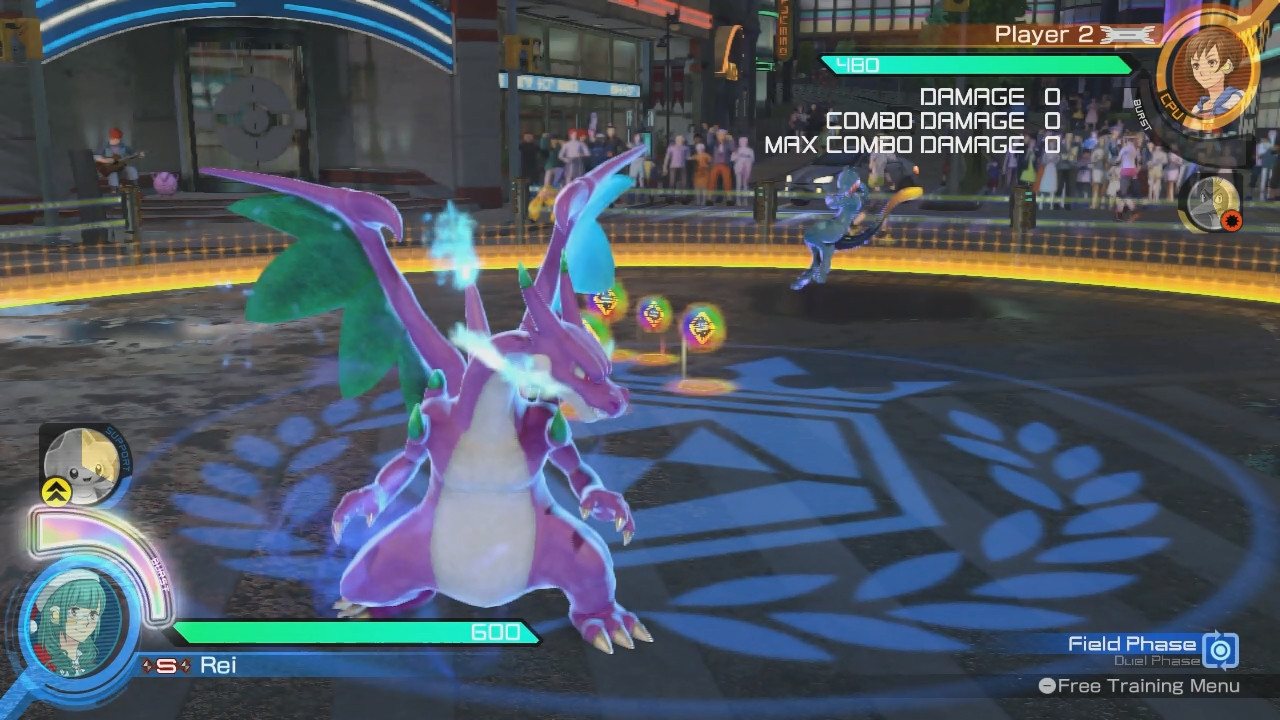
Task: Click Rei's trainer portrait thumbnail
Action: [78, 626]
